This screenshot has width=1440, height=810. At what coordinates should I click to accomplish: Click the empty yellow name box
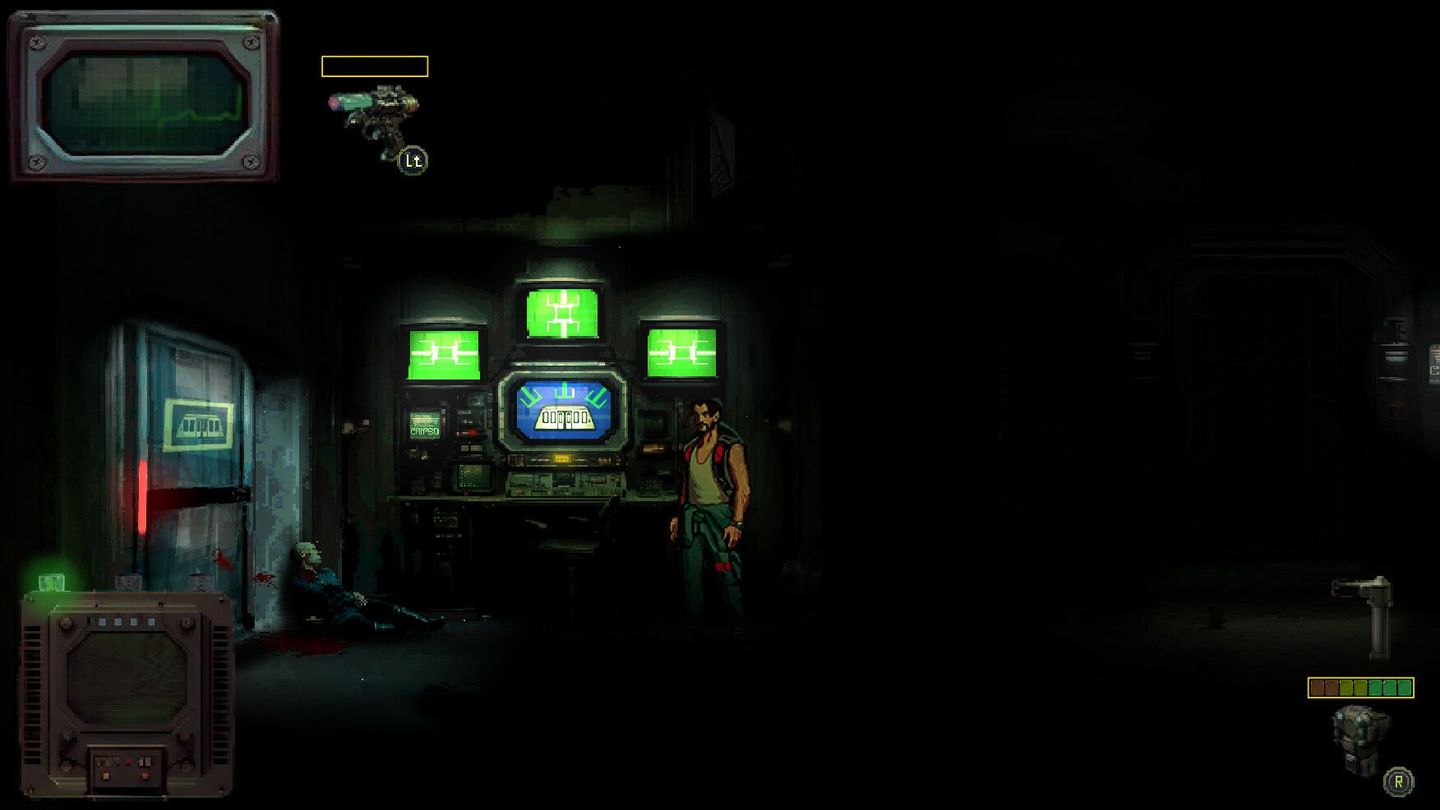click(373, 66)
